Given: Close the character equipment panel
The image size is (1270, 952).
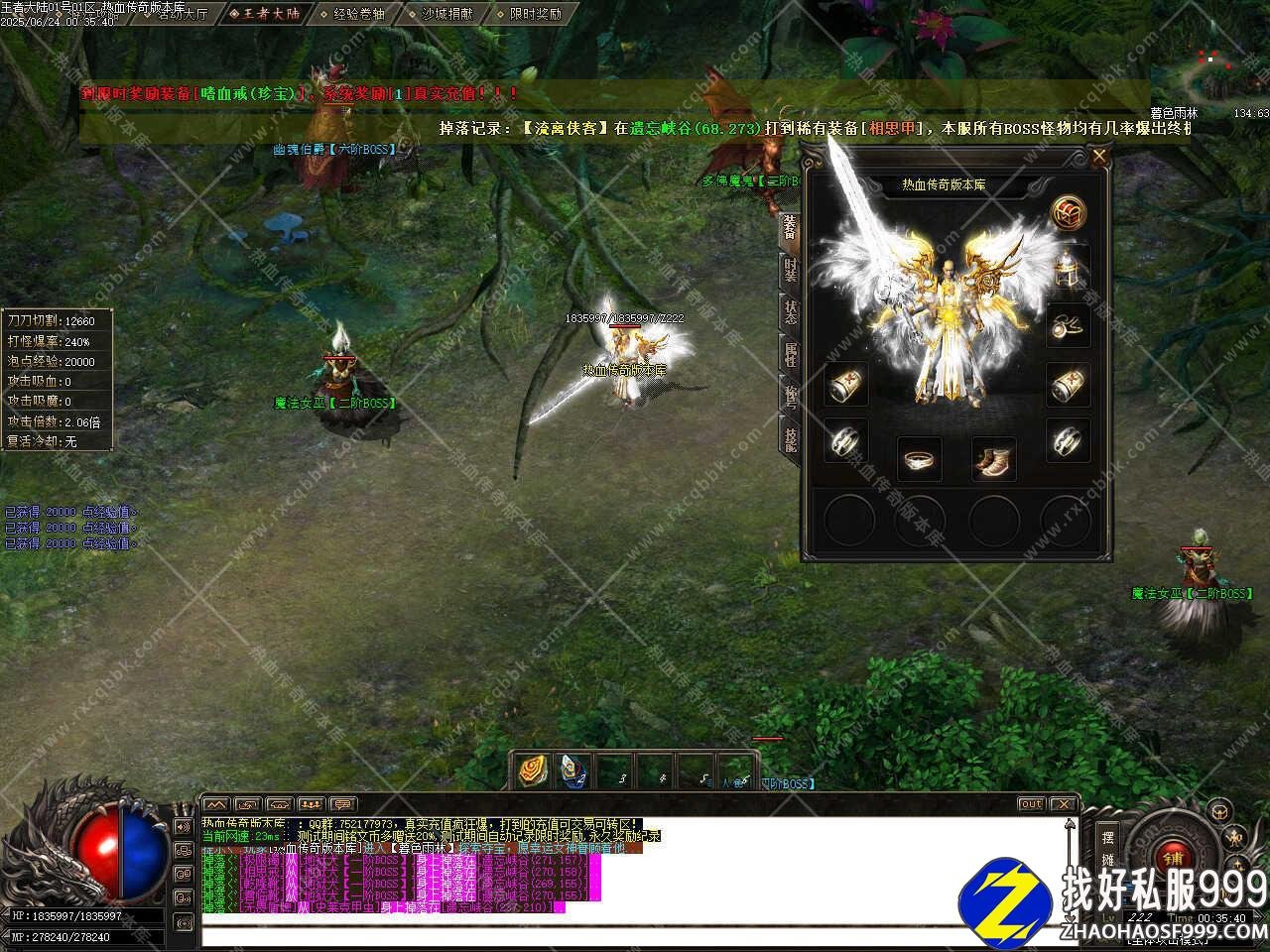Looking at the screenshot, I should tap(1098, 157).
